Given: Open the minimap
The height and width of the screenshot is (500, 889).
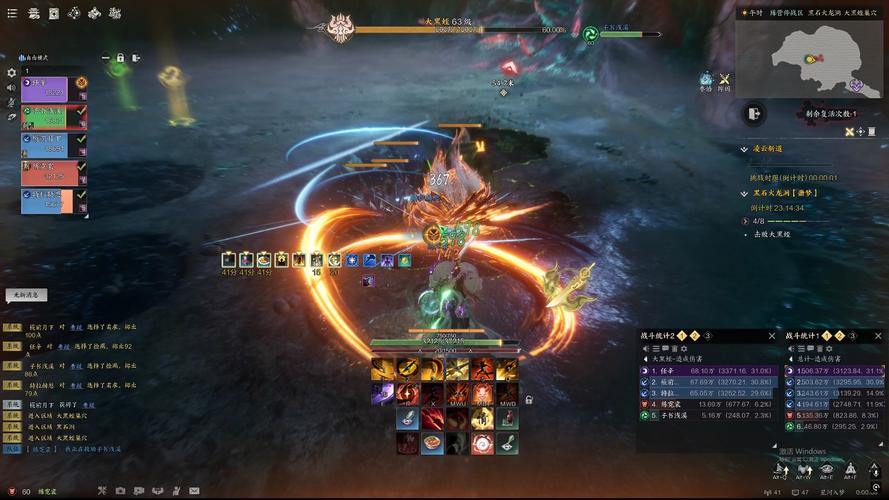Looking at the screenshot, I should [x=809, y=54].
